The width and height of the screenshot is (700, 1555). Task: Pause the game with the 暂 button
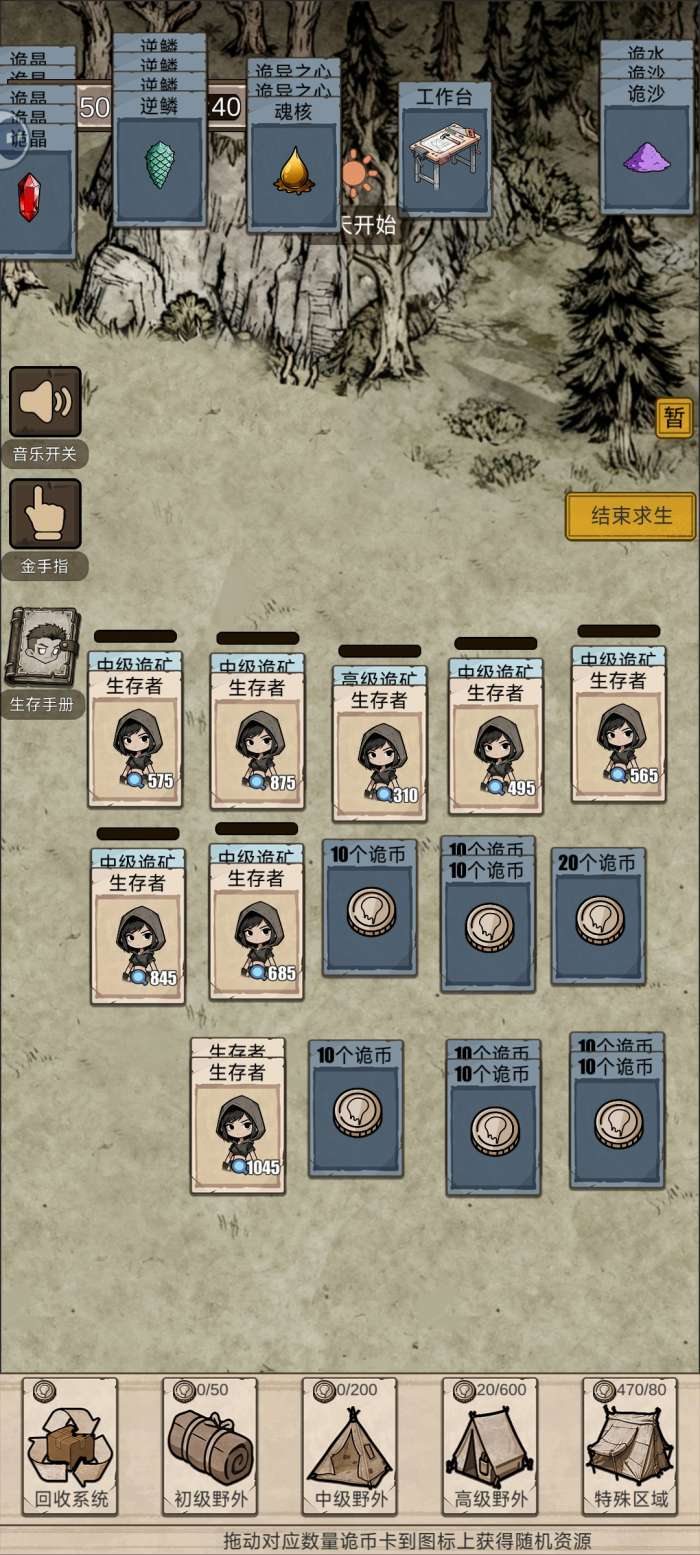click(674, 417)
